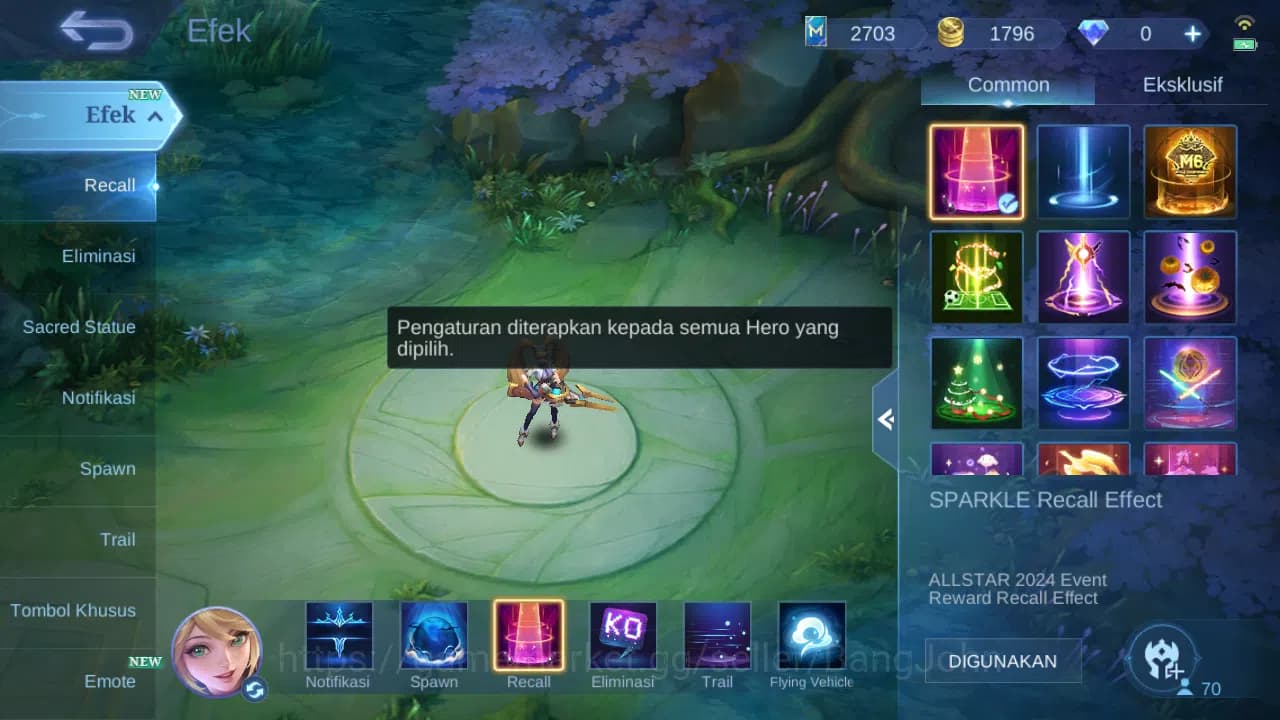This screenshot has height=720, width=1280.
Task: Choose the M6 recall effect thumbnail
Action: point(1189,171)
